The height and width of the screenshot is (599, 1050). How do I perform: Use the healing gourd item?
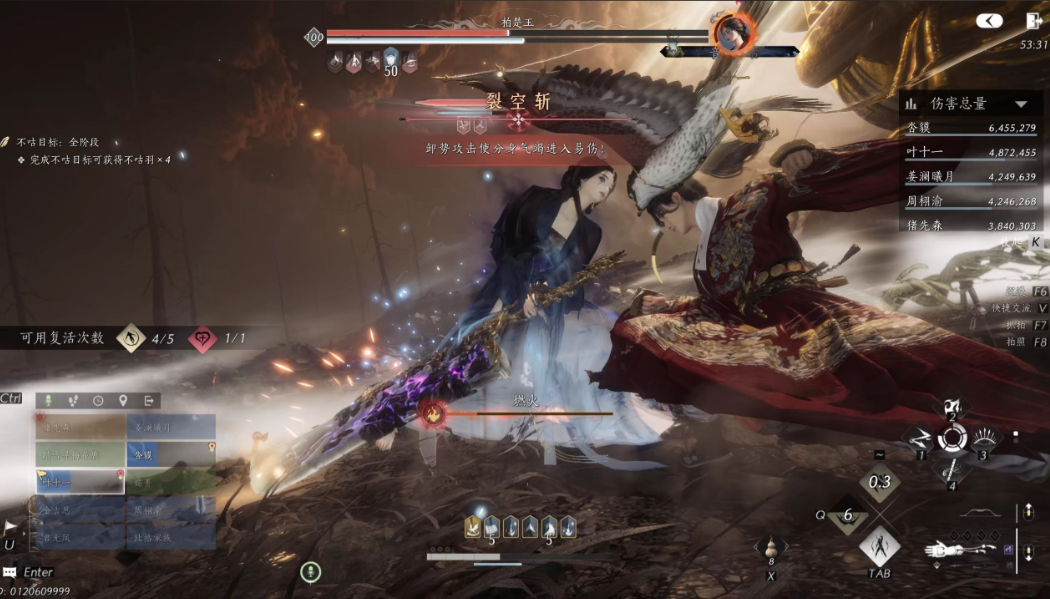click(x=770, y=549)
